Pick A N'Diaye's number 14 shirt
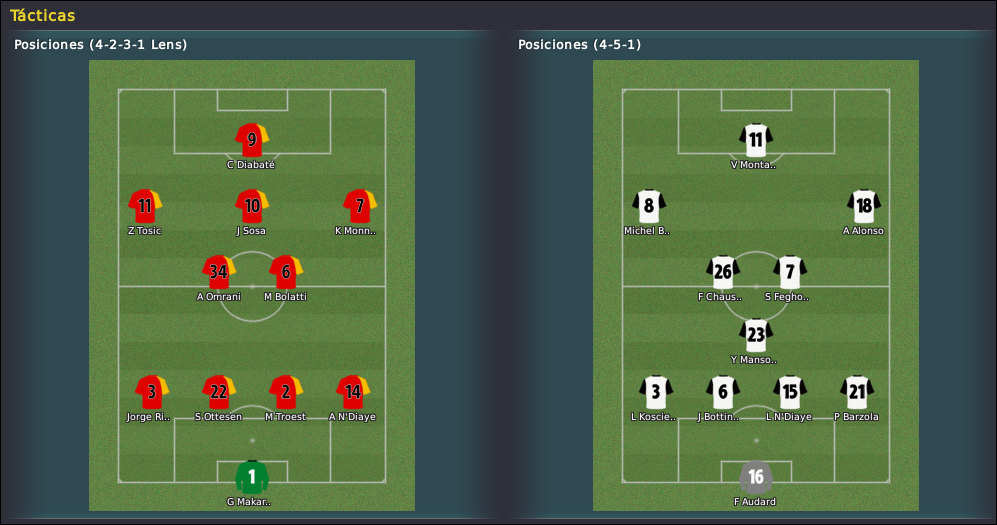997x525 pixels. click(x=353, y=392)
